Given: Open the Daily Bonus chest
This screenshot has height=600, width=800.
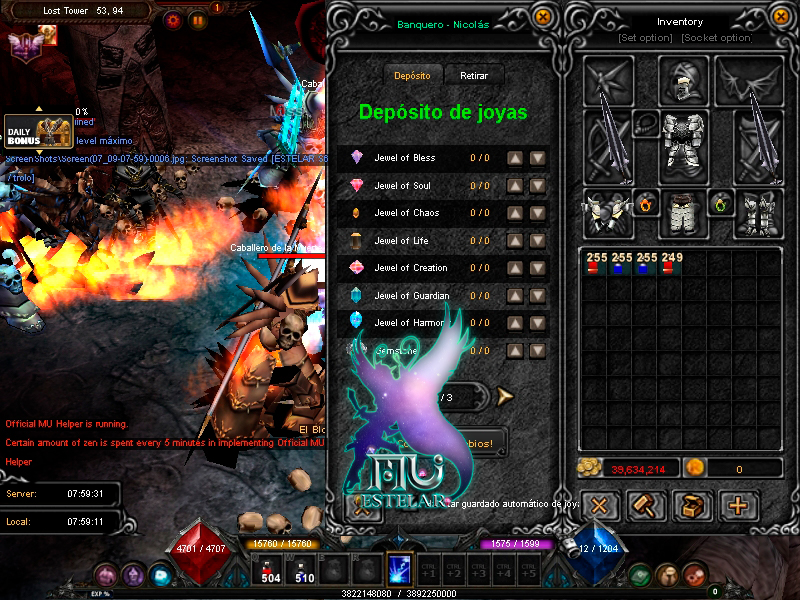Looking at the screenshot, I should (40, 132).
